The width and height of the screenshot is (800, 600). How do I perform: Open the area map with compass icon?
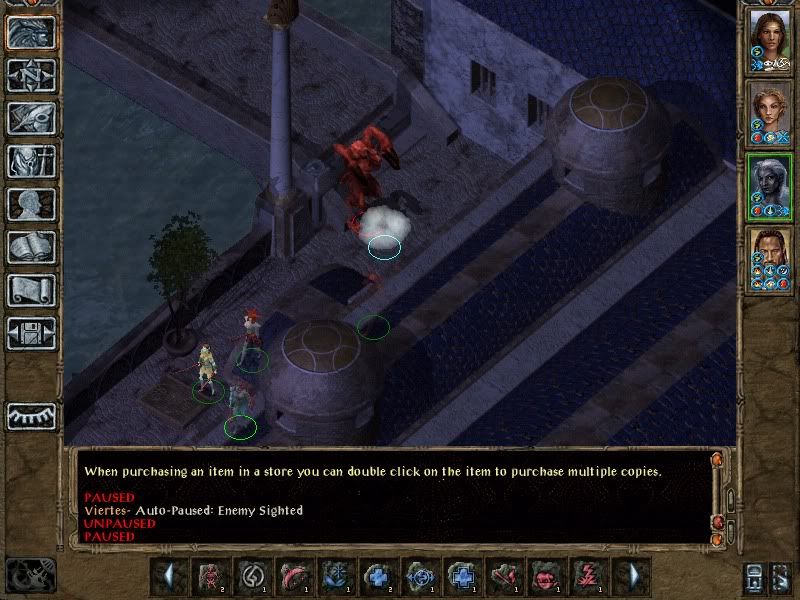31,75
